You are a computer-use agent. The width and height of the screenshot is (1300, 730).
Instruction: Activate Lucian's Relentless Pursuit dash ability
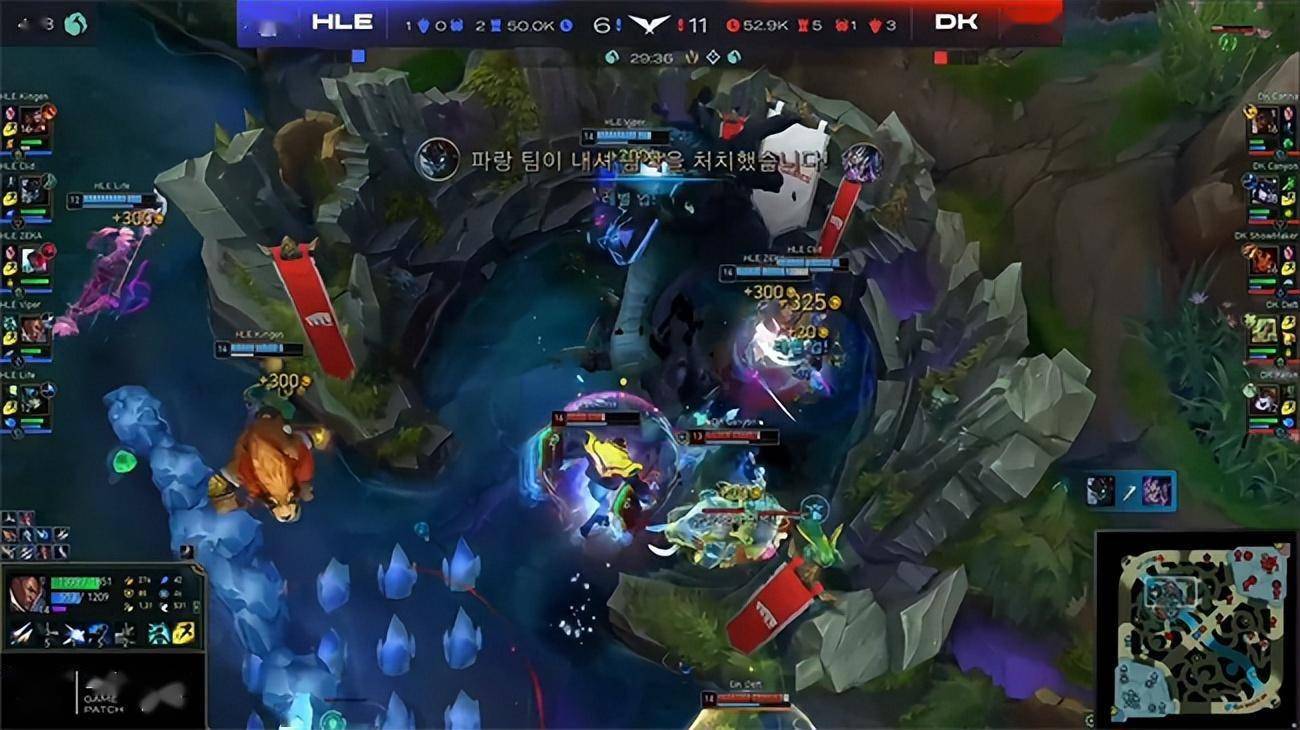[x=98, y=634]
